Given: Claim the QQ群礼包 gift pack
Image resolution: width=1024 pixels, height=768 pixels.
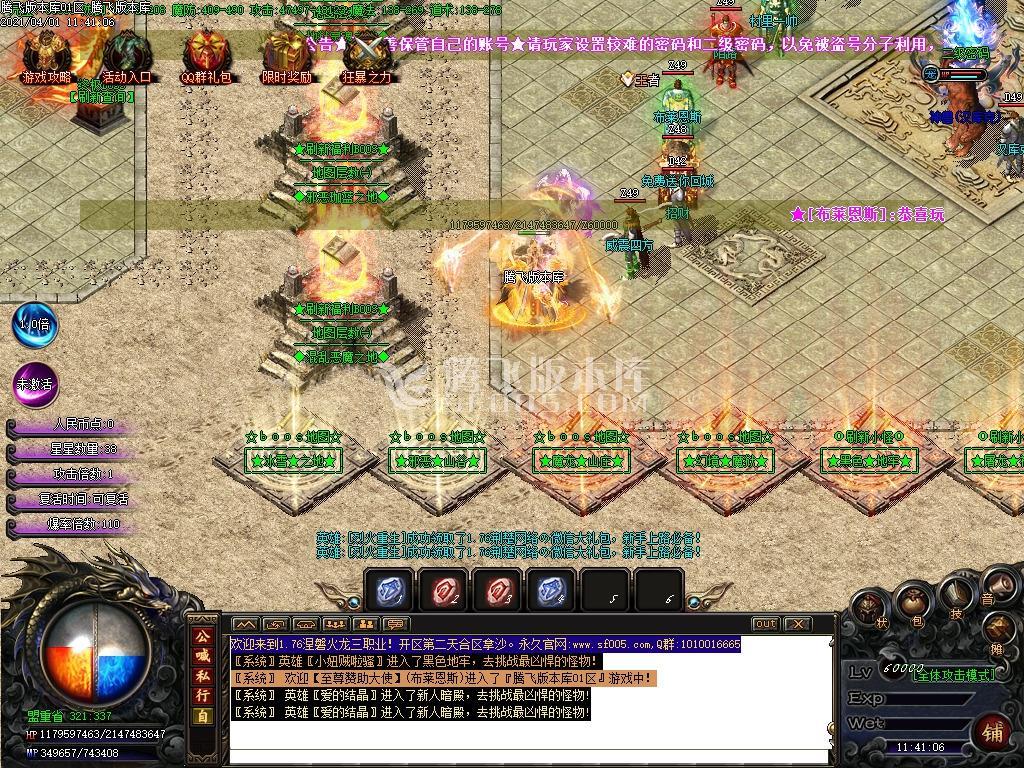Looking at the screenshot, I should tap(206, 52).
